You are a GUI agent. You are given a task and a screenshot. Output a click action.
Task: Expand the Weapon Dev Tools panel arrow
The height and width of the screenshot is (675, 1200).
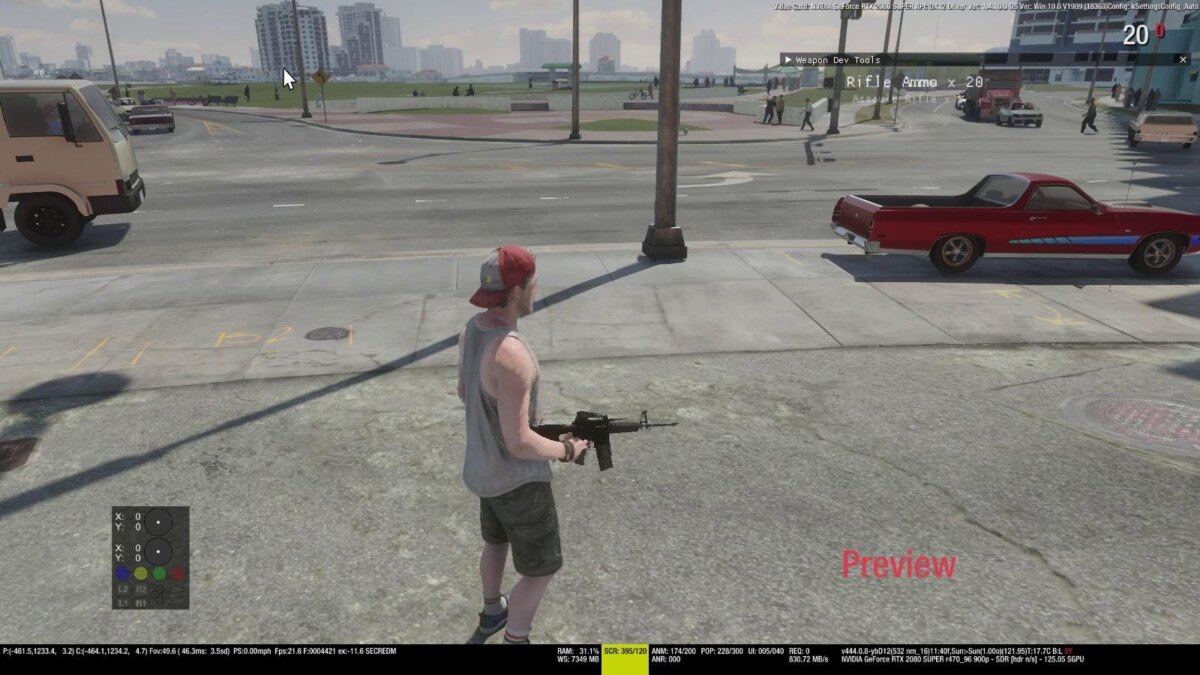pyautogui.click(x=788, y=60)
